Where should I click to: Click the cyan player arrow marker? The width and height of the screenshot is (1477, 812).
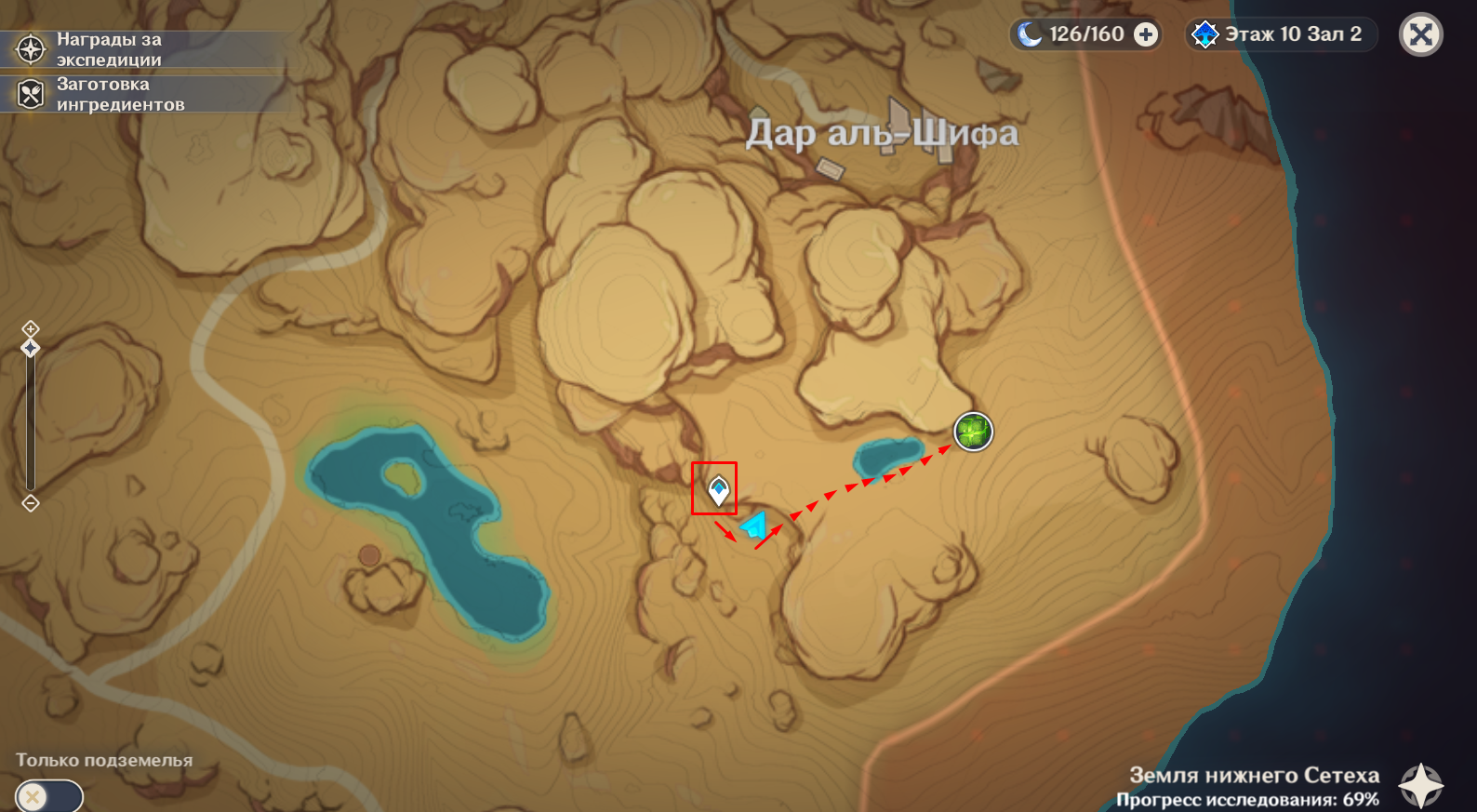(x=755, y=527)
